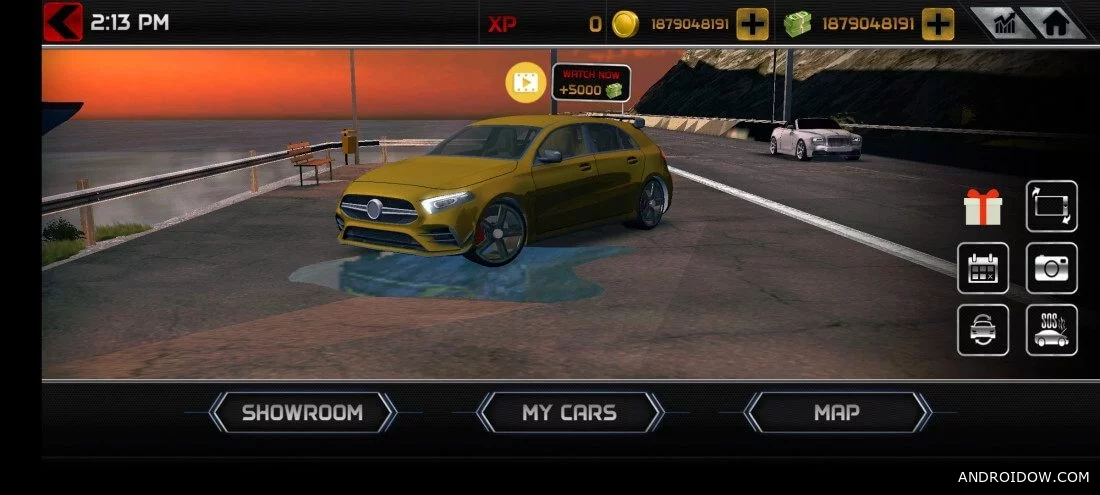
Task: Tap the screen rotate view icon
Action: 1051,207
